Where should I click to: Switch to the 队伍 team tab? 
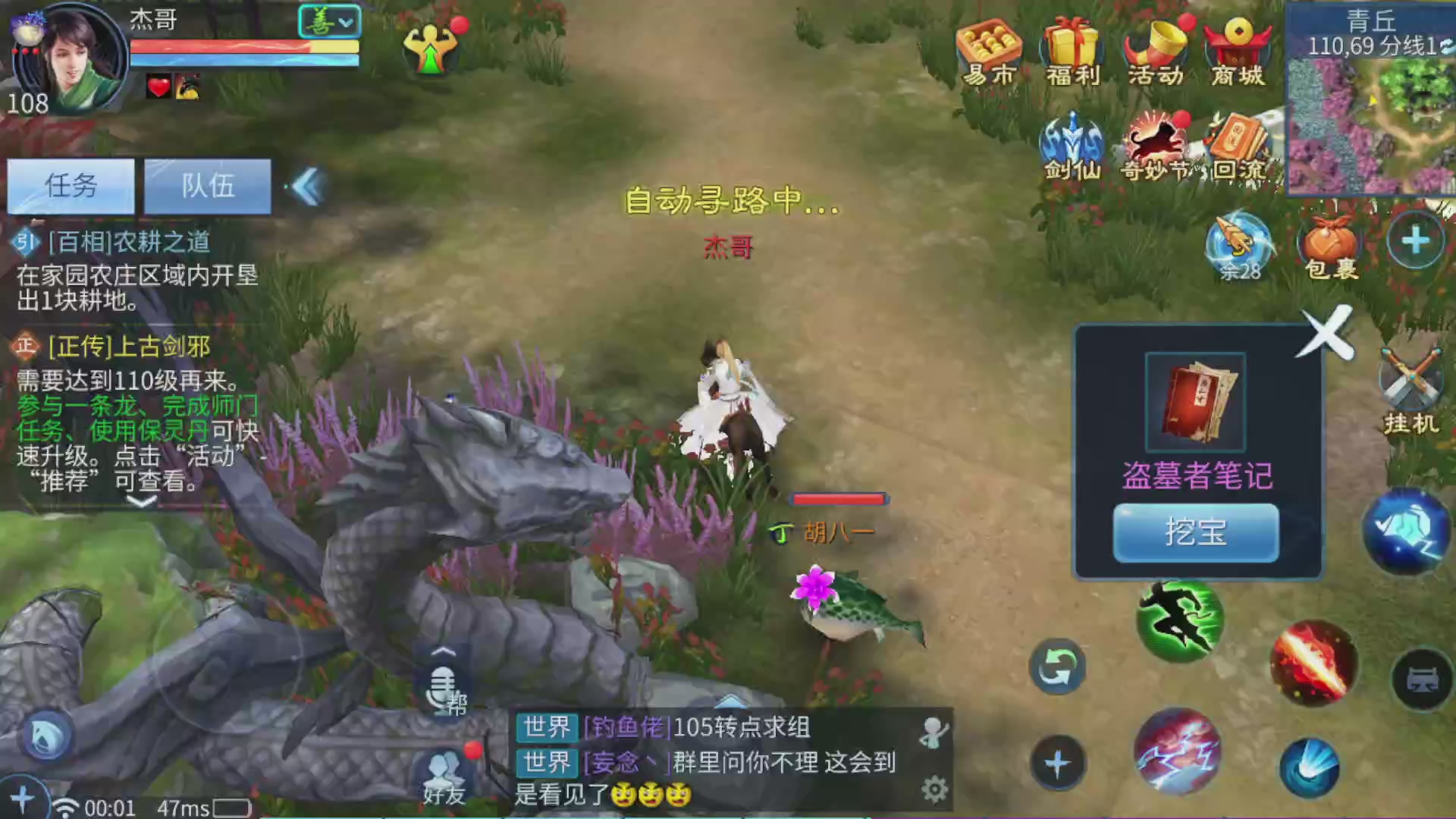click(207, 186)
